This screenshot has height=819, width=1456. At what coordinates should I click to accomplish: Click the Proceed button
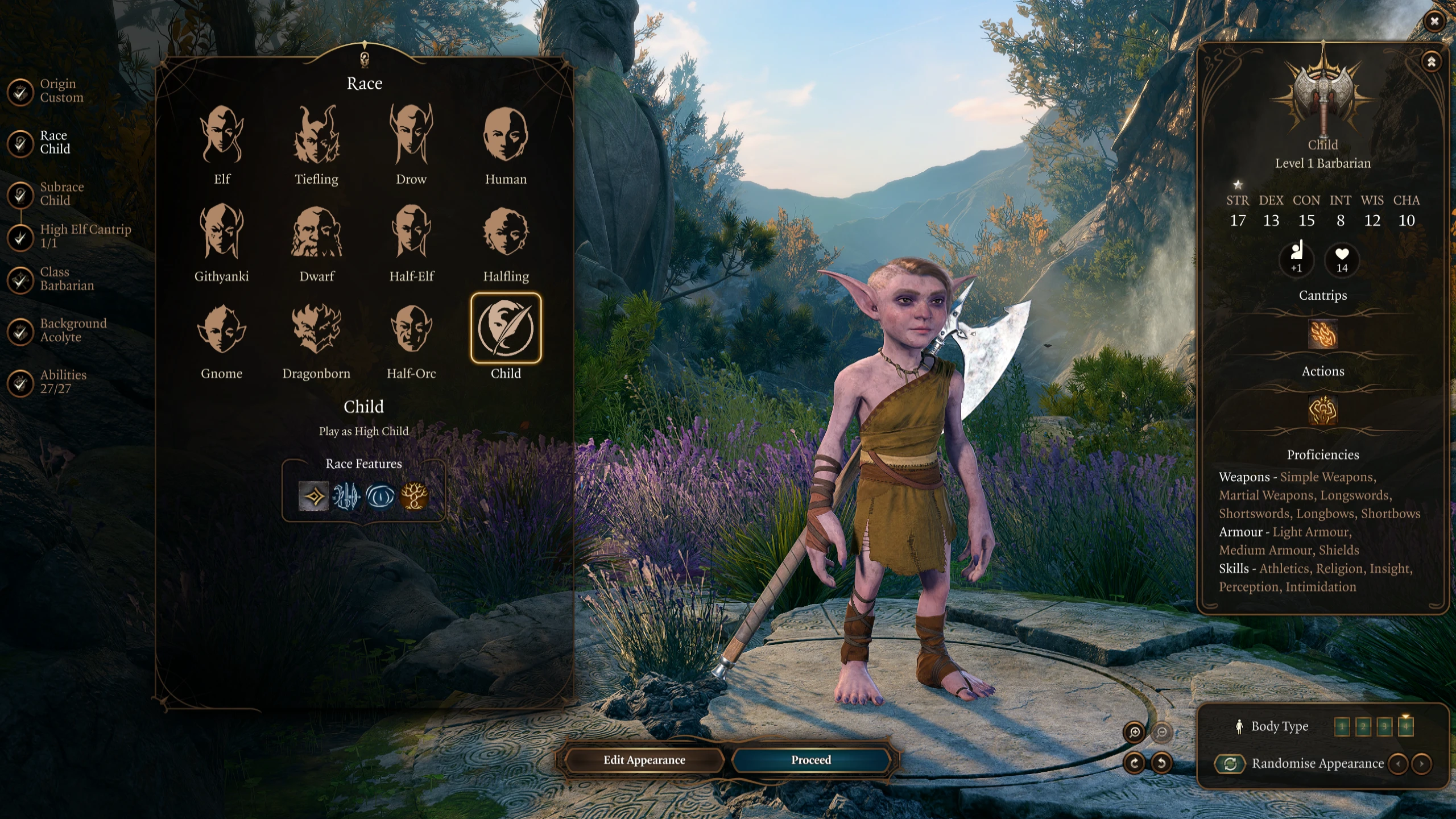(x=810, y=760)
